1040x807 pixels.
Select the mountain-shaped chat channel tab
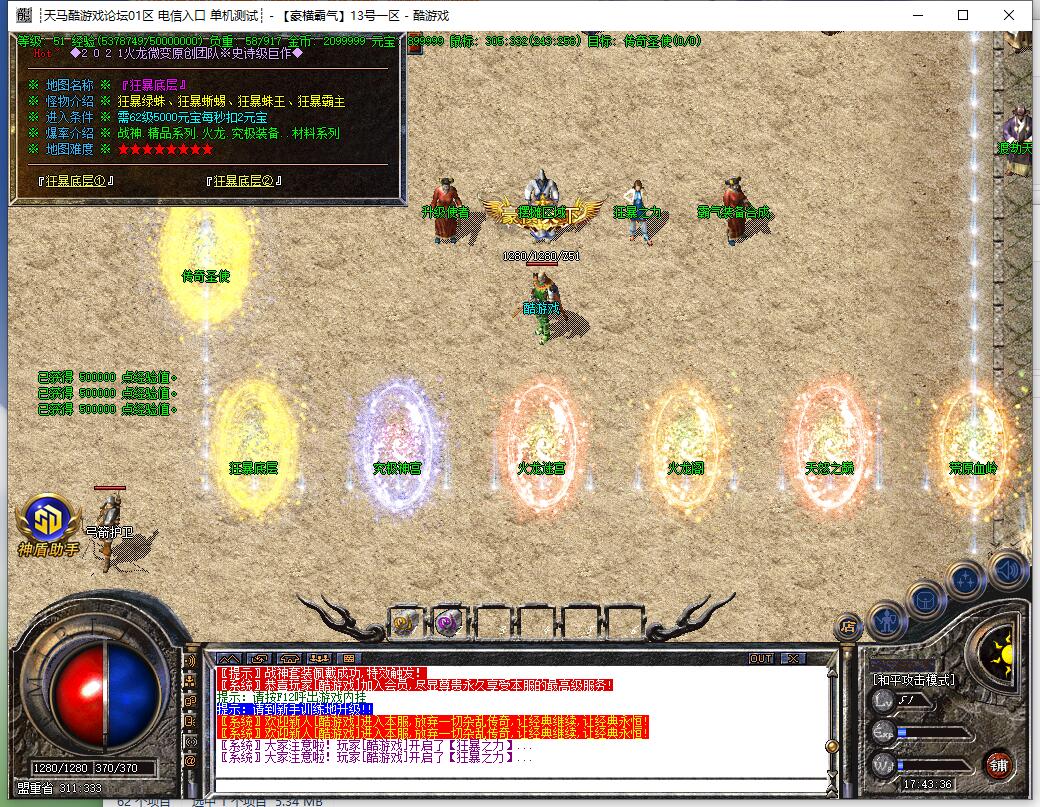(x=229, y=658)
